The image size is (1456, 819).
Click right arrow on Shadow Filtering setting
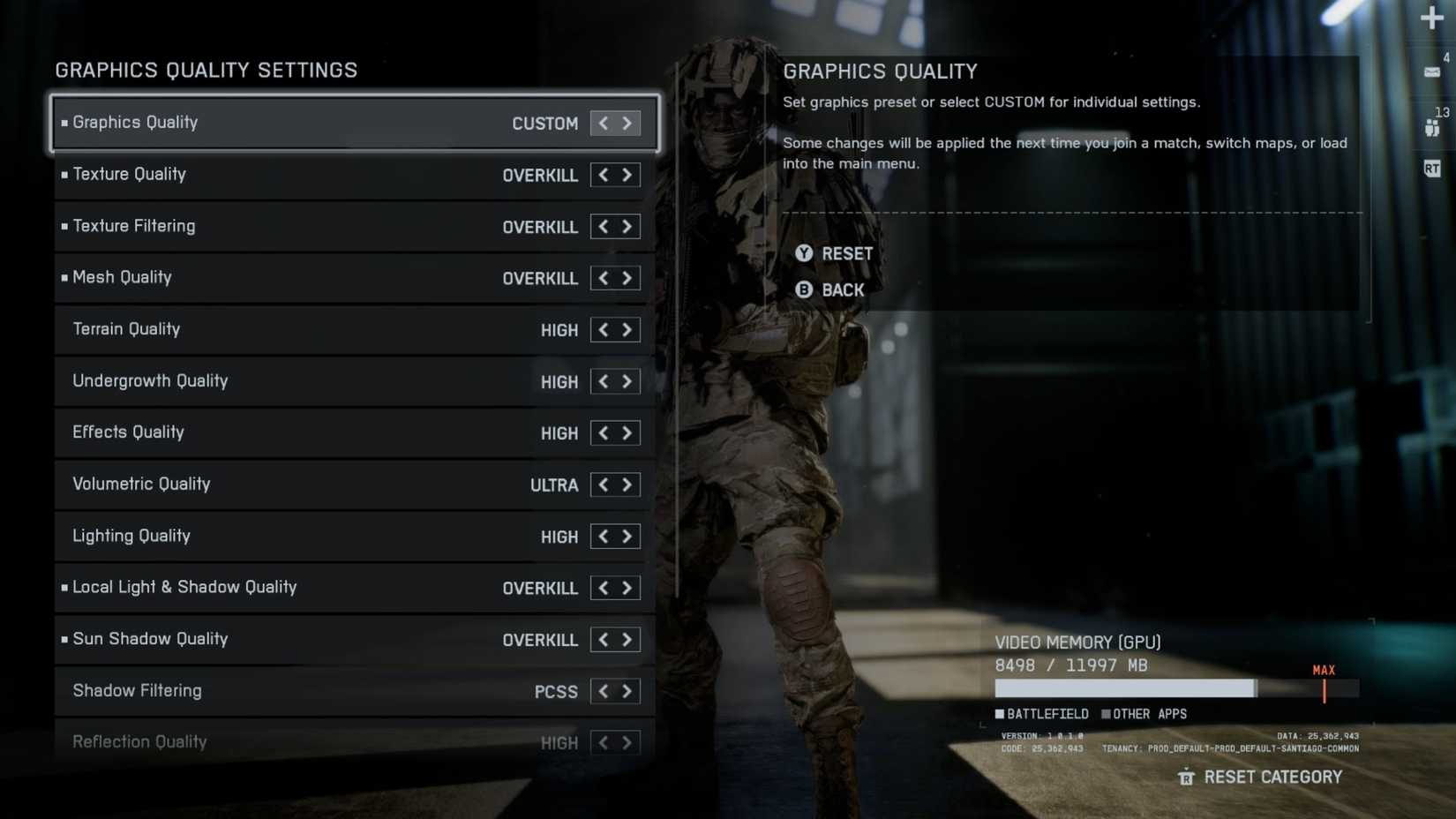pyautogui.click(x=627, y=691)
